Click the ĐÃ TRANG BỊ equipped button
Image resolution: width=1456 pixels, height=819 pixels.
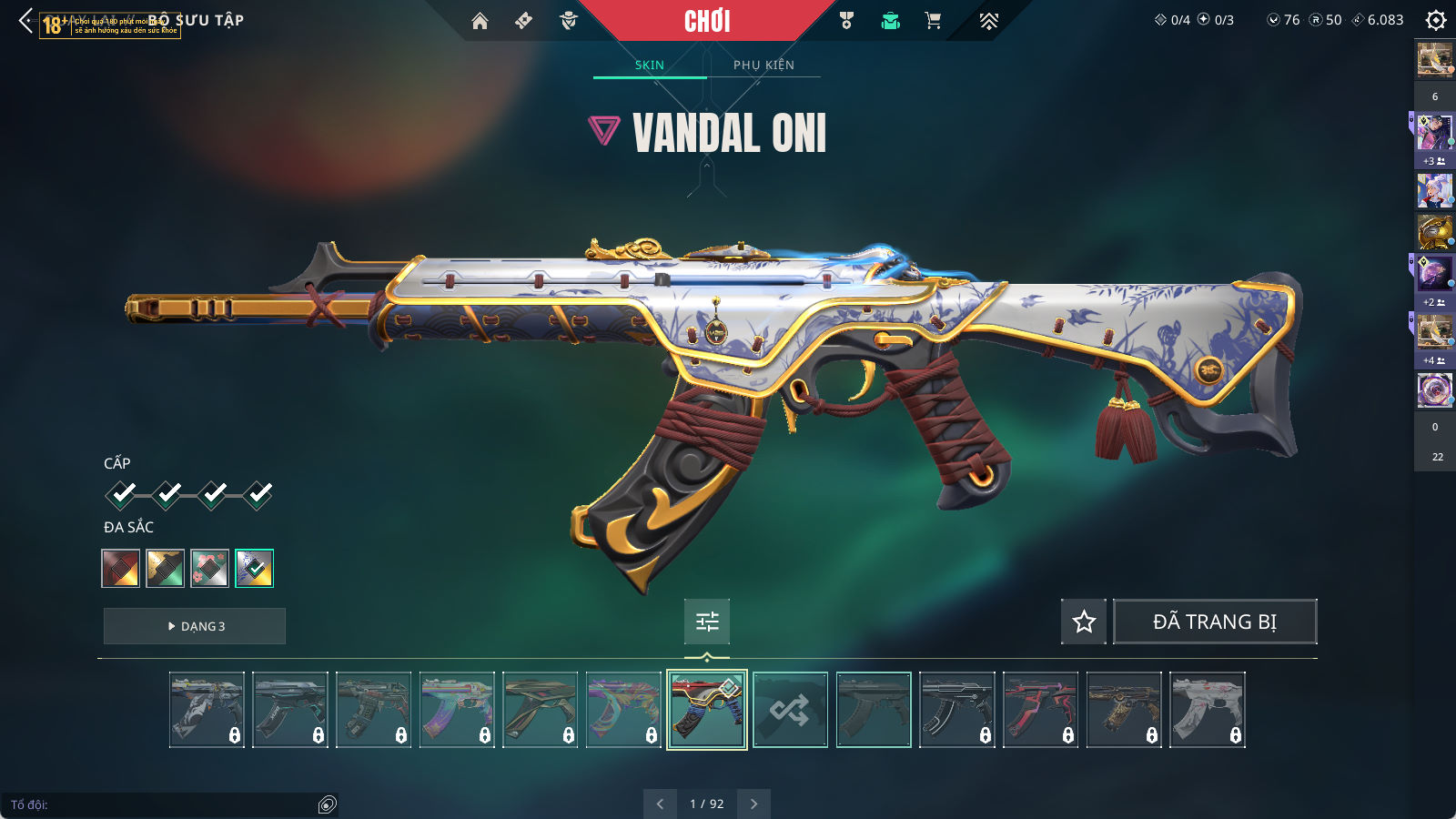point(1215,622)
